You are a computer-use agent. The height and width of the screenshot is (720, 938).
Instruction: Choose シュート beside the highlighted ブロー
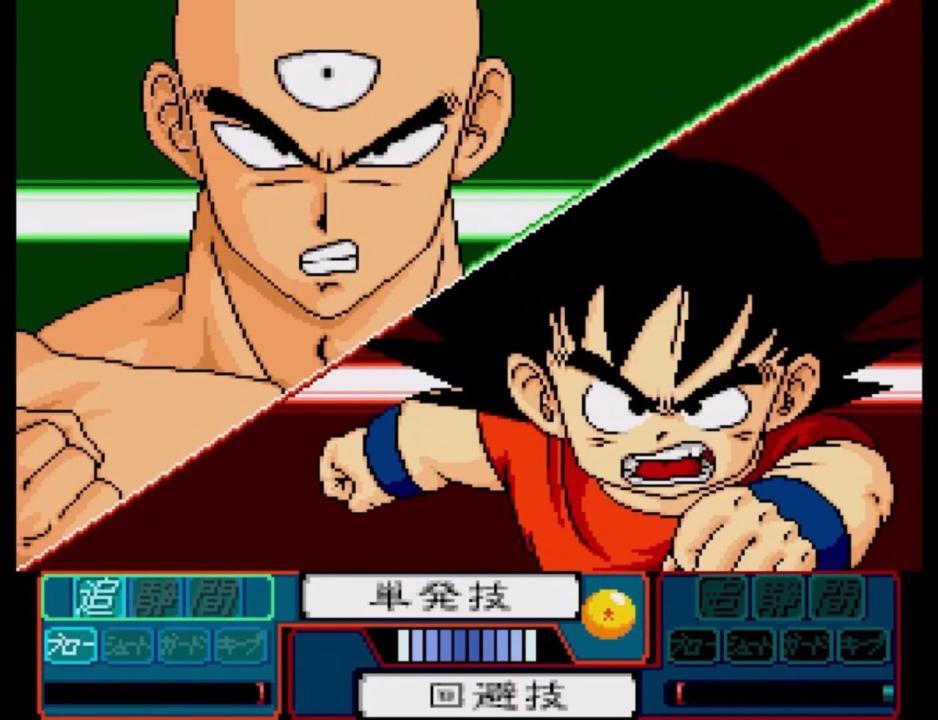[x=128, y=646]
